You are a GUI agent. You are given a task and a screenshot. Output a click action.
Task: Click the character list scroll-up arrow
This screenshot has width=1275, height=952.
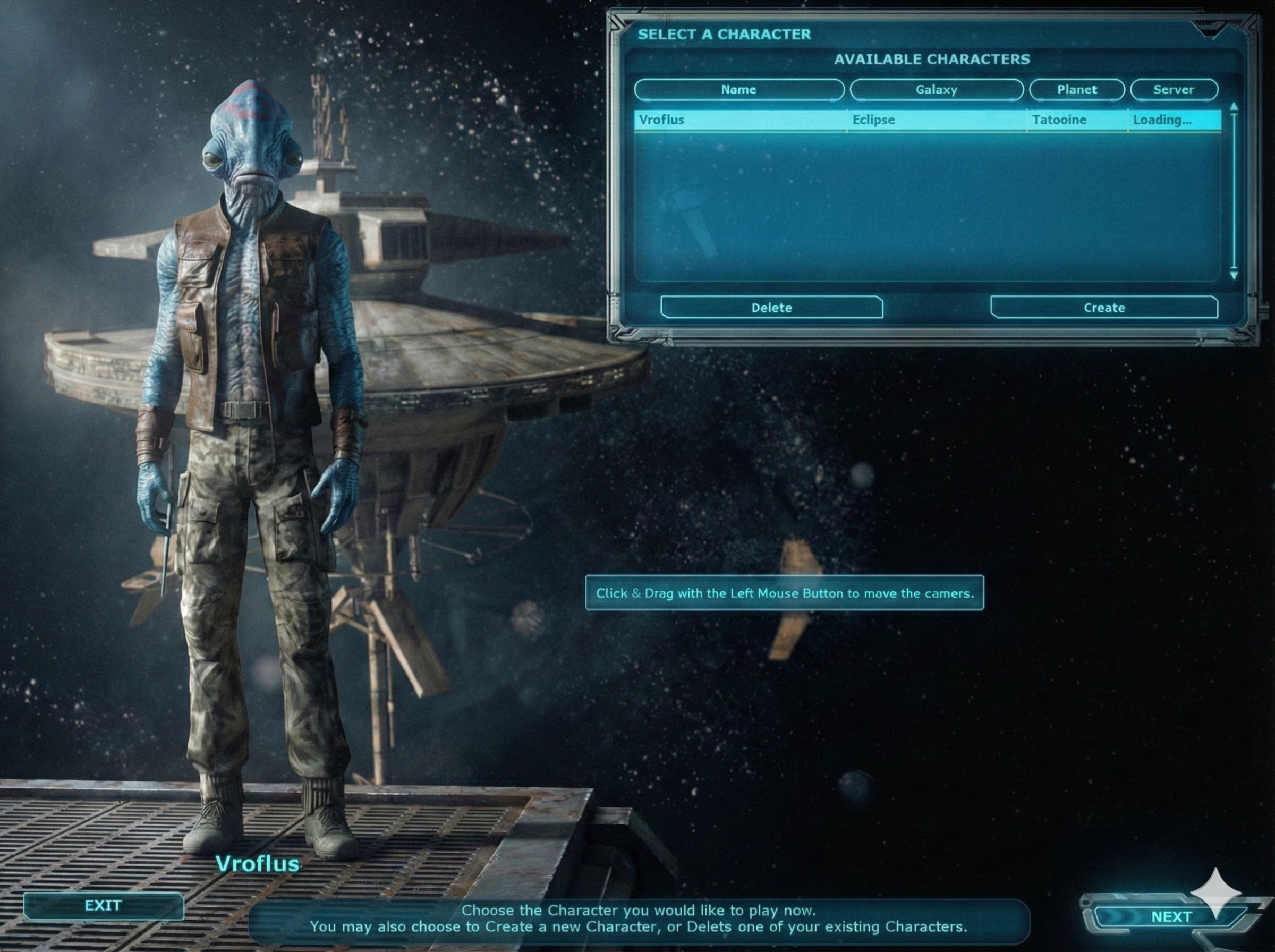pos(1234,107)
